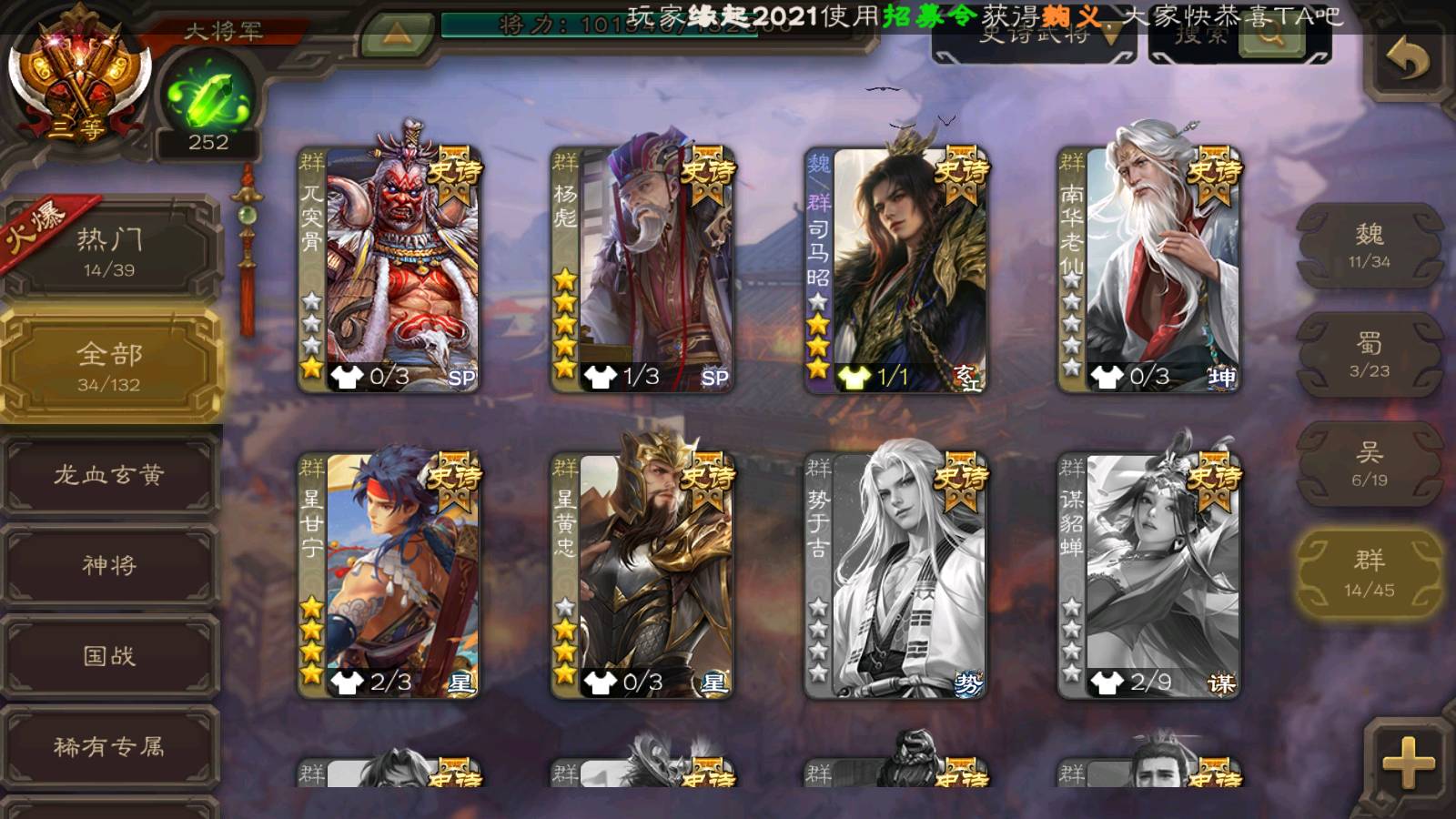Open the 司马昭 hero card

click(895, 269)
